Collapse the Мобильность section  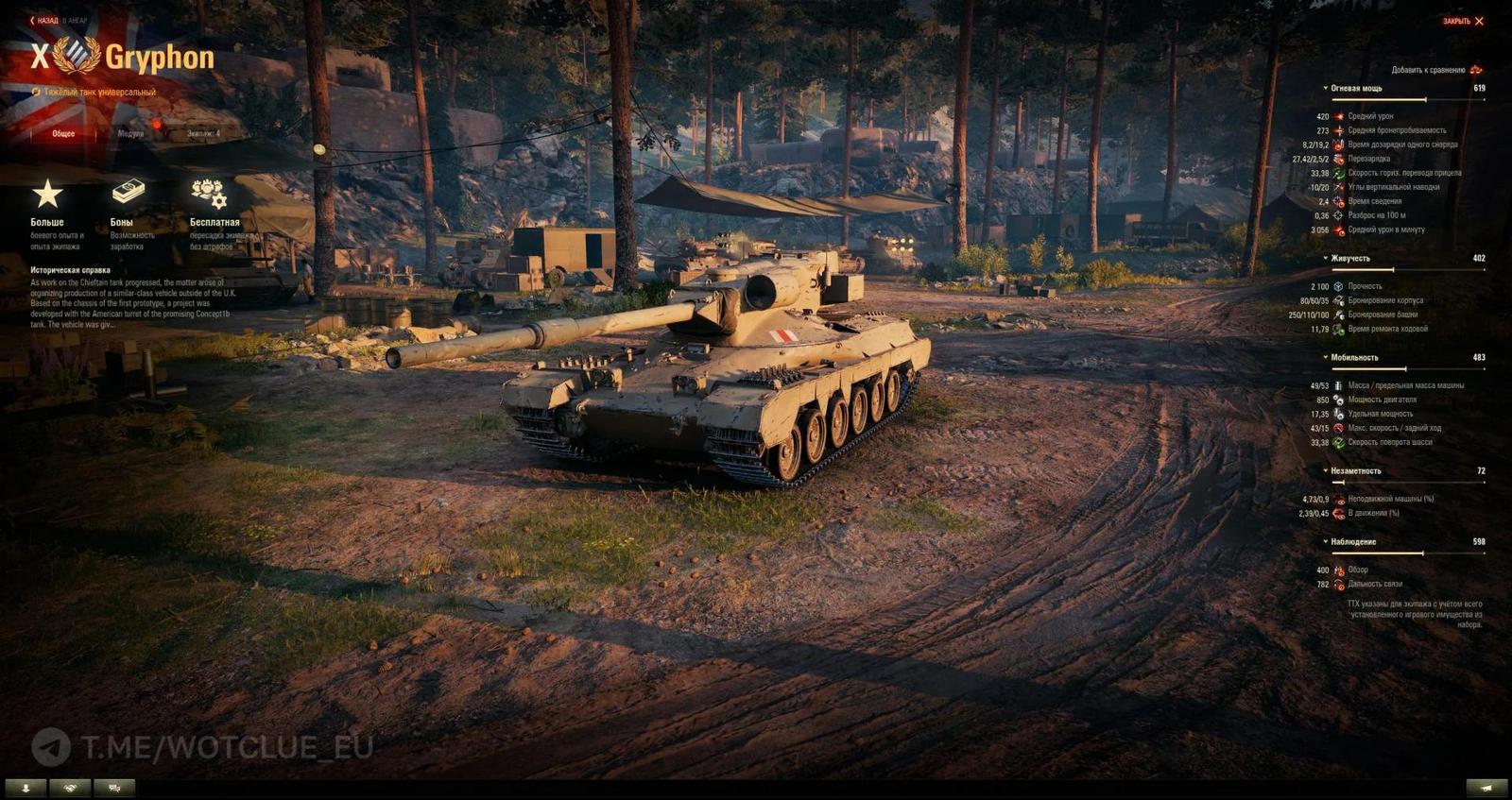pyautogui.click(x=1325, y=357)
